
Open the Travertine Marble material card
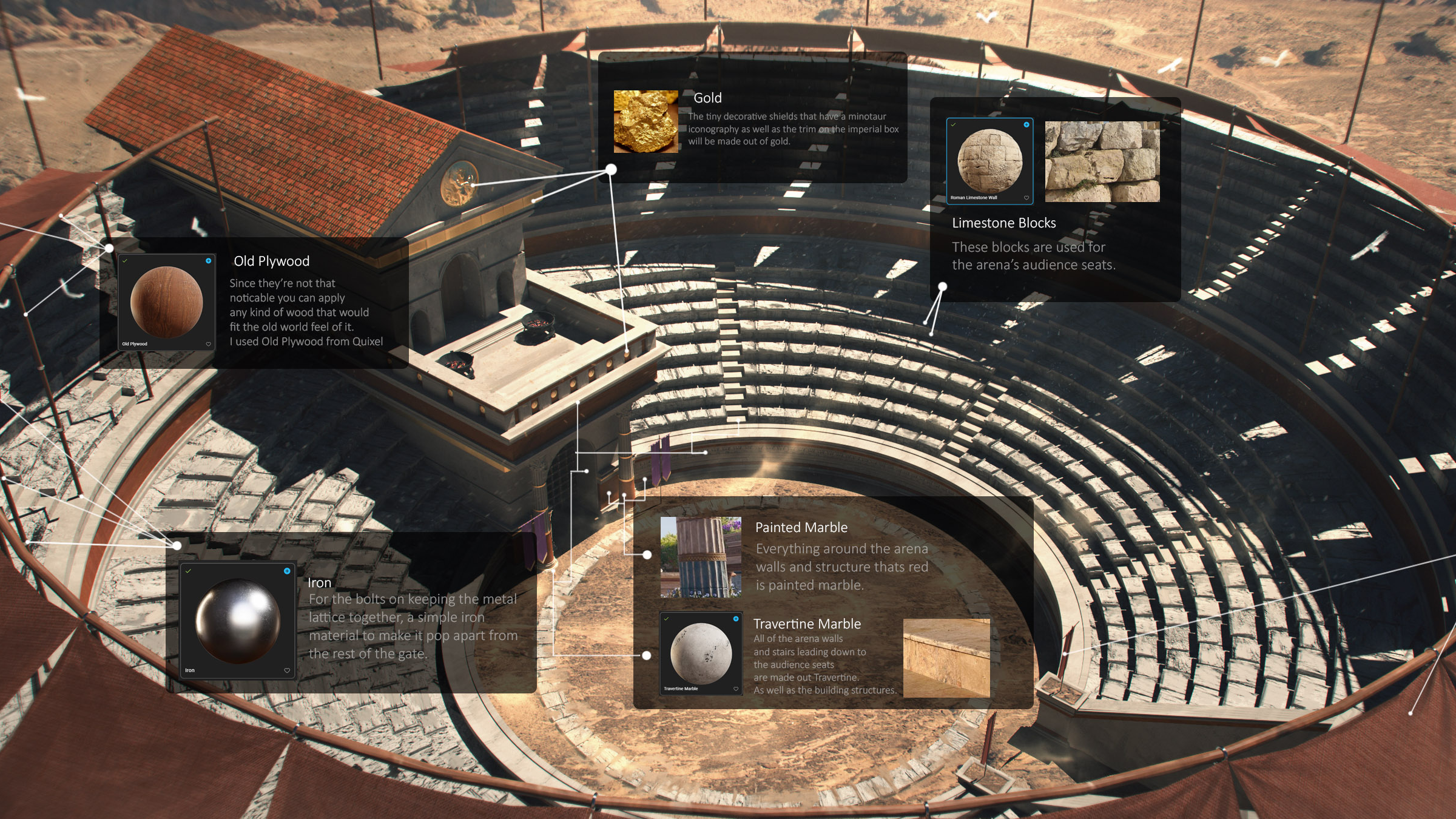tap(701, 653)
